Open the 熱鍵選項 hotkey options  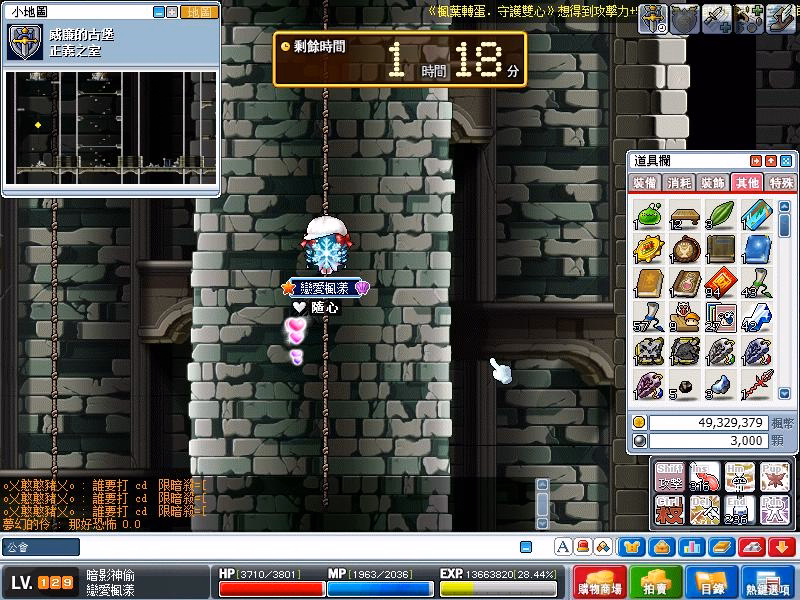pyautogui.click(x=767, y=583)
